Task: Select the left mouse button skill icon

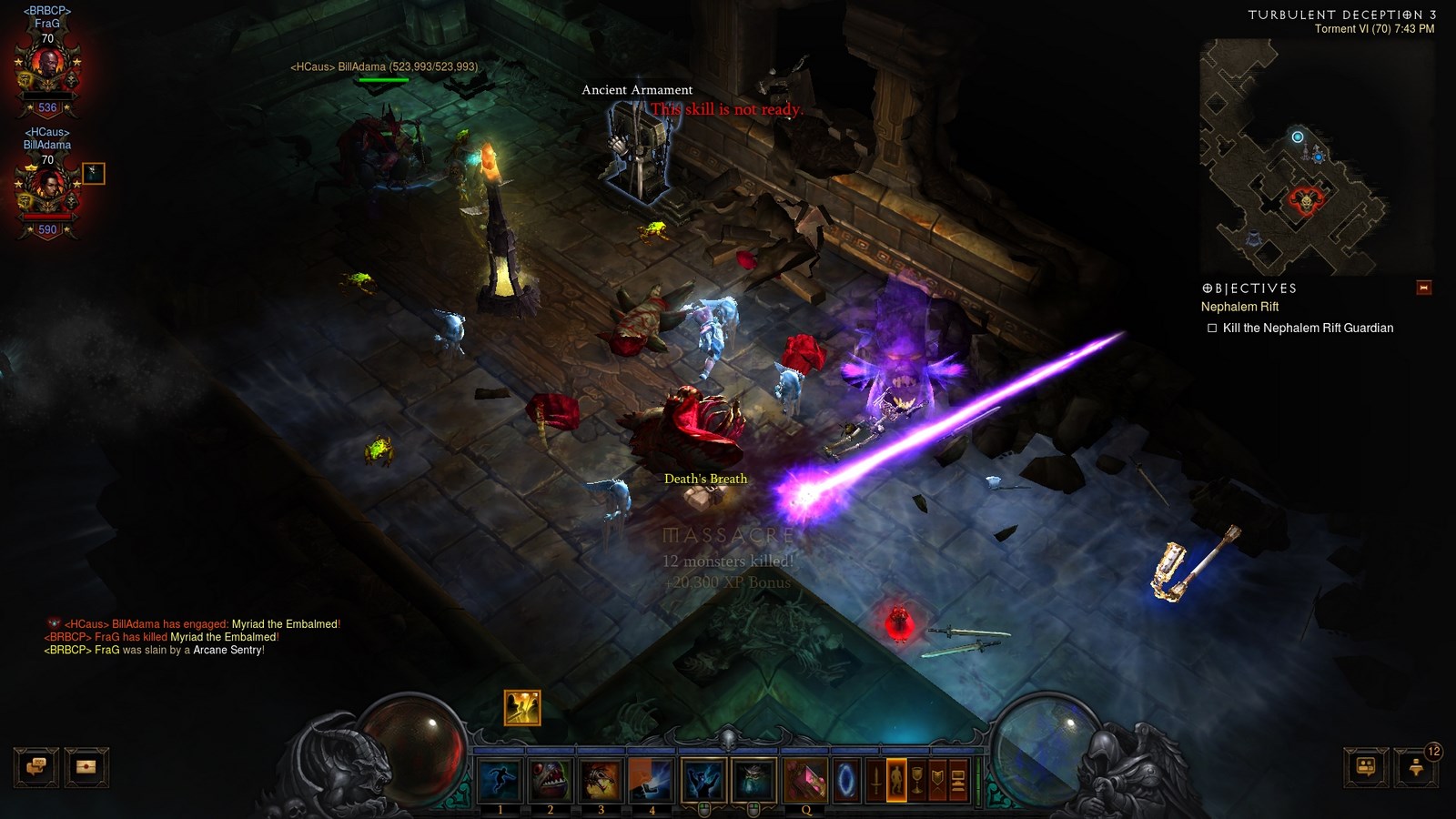Action: coord(703,780)
